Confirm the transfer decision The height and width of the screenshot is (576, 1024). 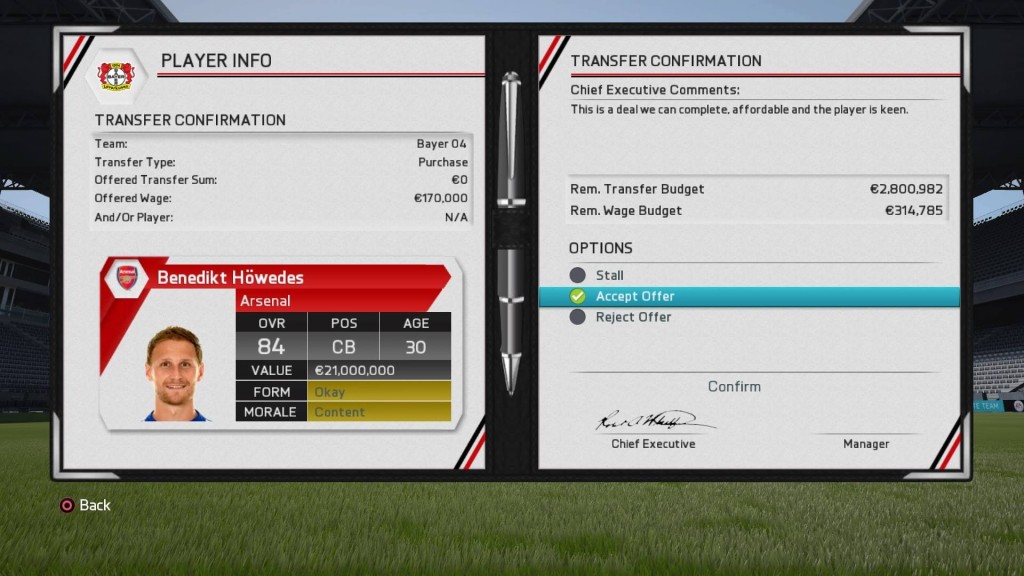tap(734, 386)
